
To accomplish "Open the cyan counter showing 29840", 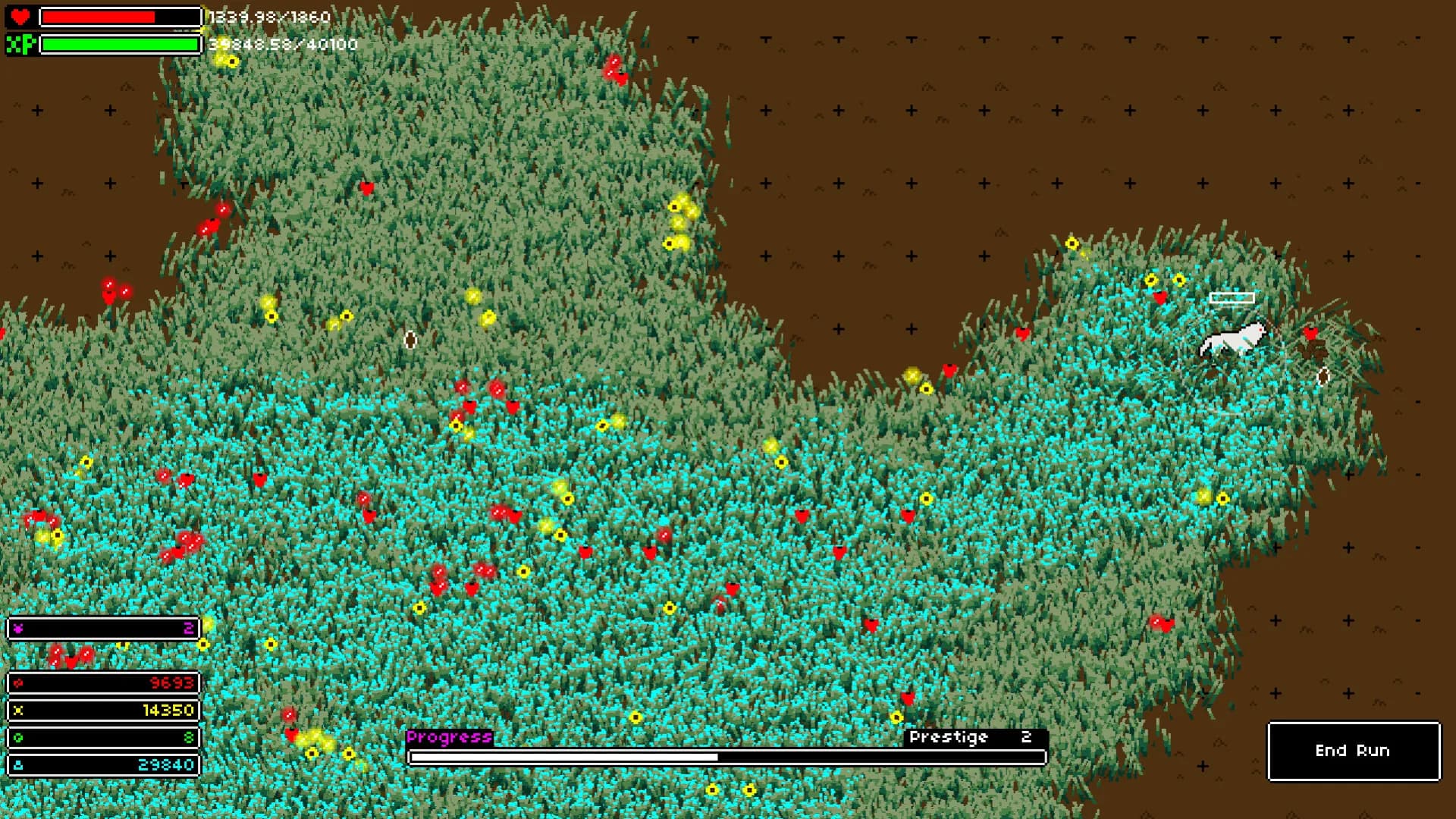I will 166,764.
